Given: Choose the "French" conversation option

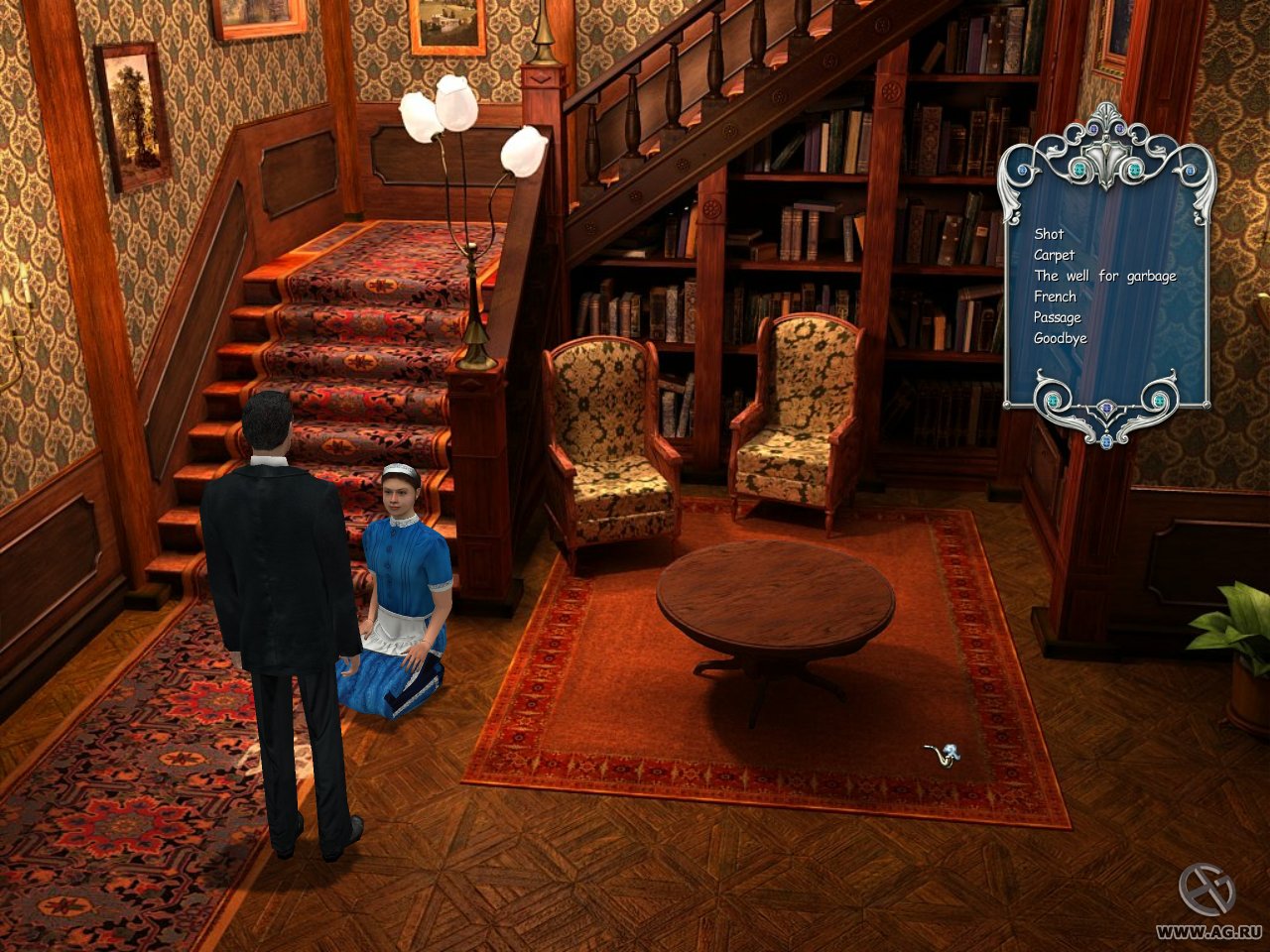Looking at the screenshot, I should [1054, 297].
